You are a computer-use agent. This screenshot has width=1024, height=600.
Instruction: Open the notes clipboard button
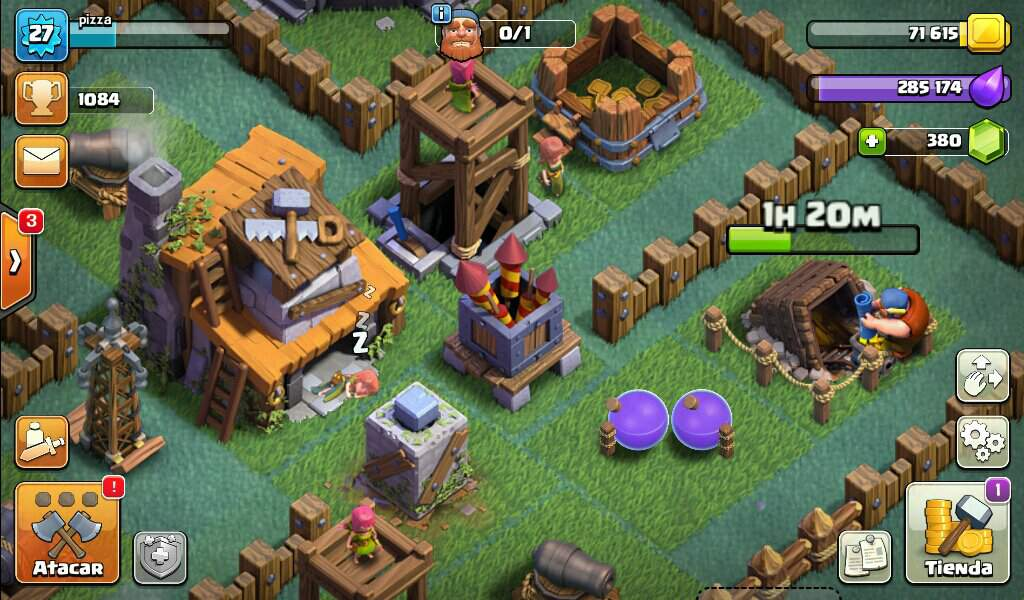coord(864,556)
